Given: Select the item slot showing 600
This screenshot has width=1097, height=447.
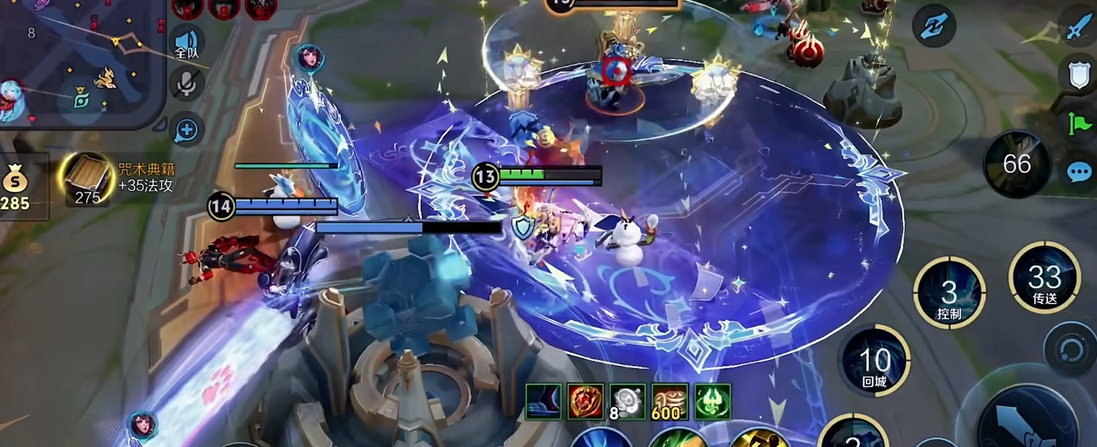Looking at the screenshot, I should pyautogui.click(x=670, y=401).
